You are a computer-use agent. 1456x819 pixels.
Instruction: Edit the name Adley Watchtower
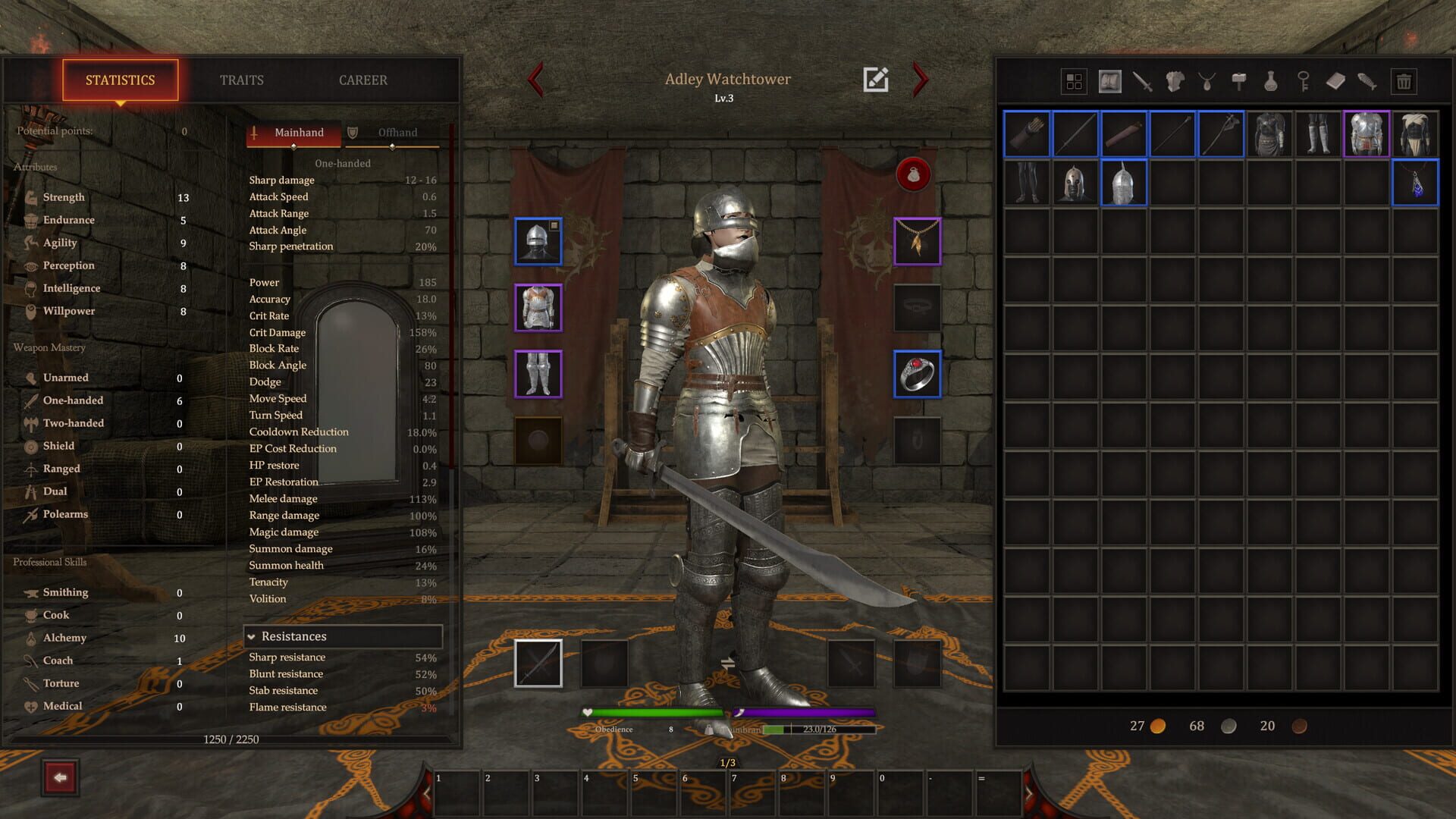(x=877, y=78)
